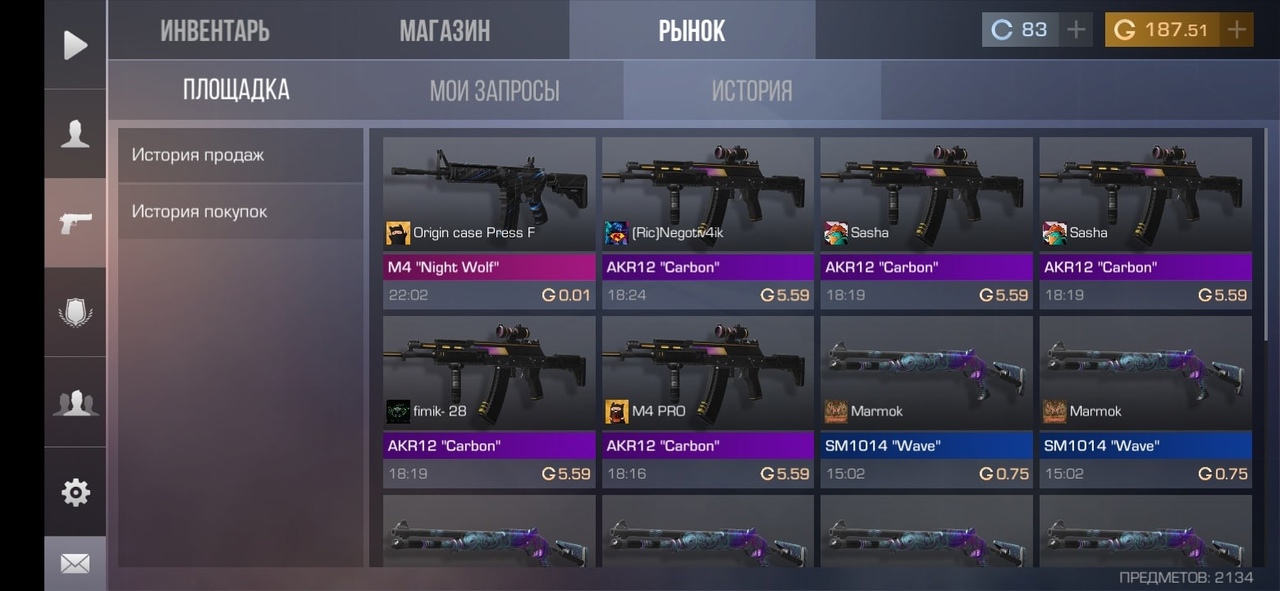
Task: Open История покупок in the side list
Action: coord(240,212)
